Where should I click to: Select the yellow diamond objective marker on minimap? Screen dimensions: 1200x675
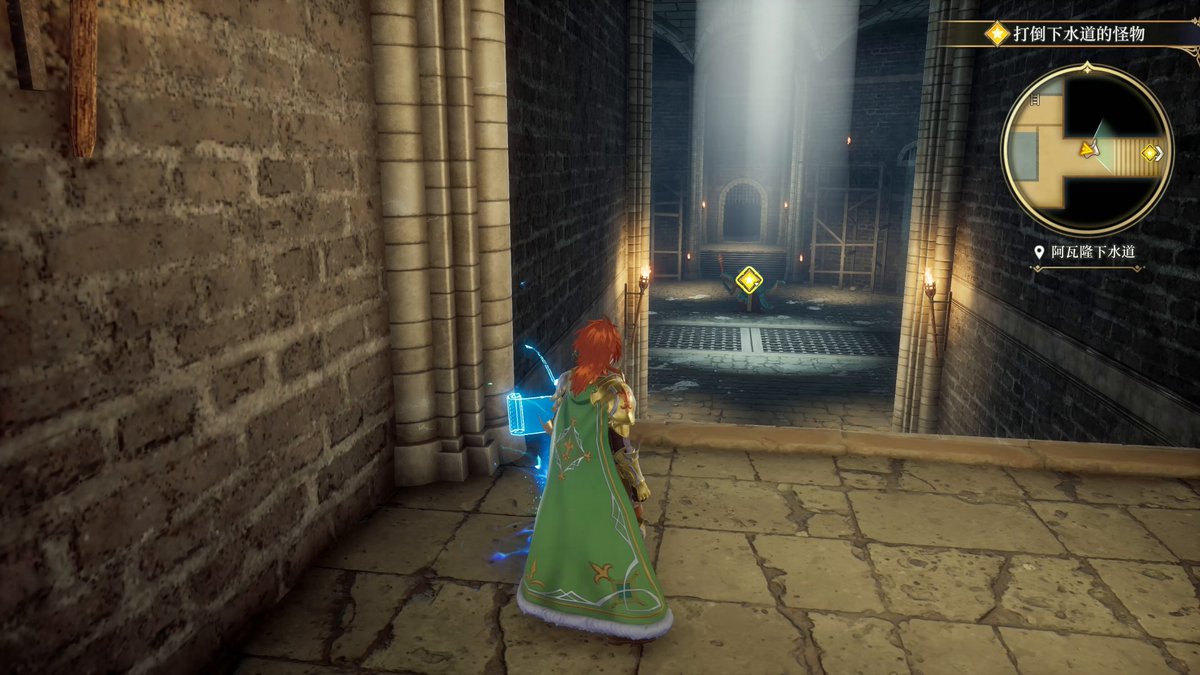(1150, 153)
